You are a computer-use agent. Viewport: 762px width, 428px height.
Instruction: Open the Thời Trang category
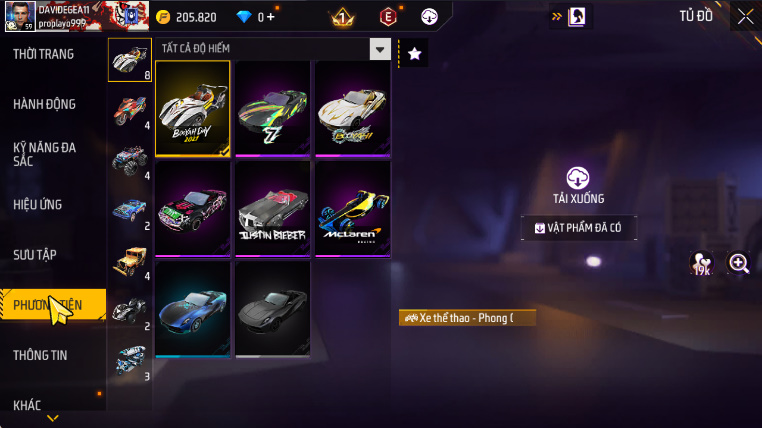[44, 54]
